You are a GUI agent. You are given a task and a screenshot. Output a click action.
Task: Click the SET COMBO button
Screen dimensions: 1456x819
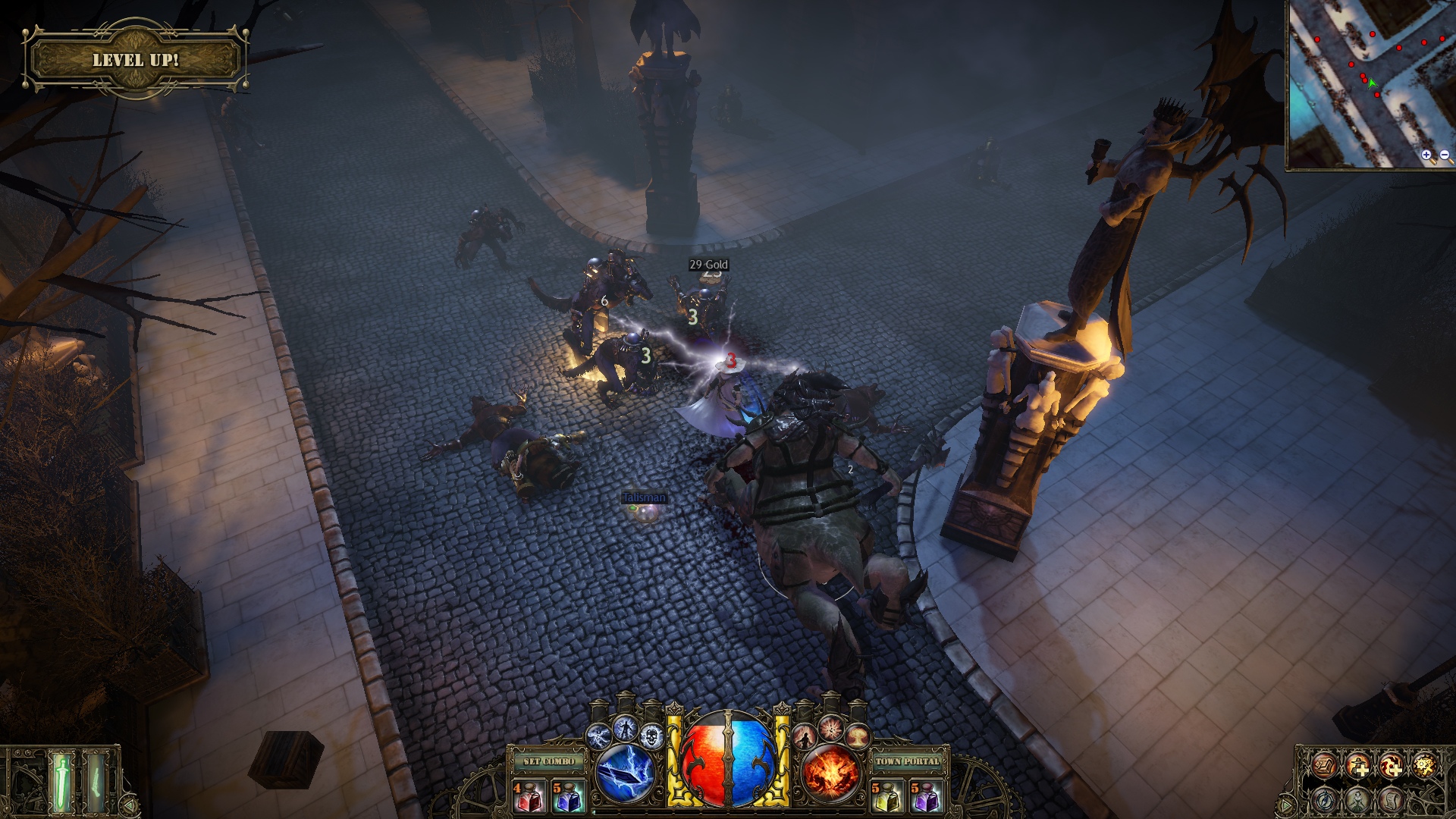coord(549,761)
